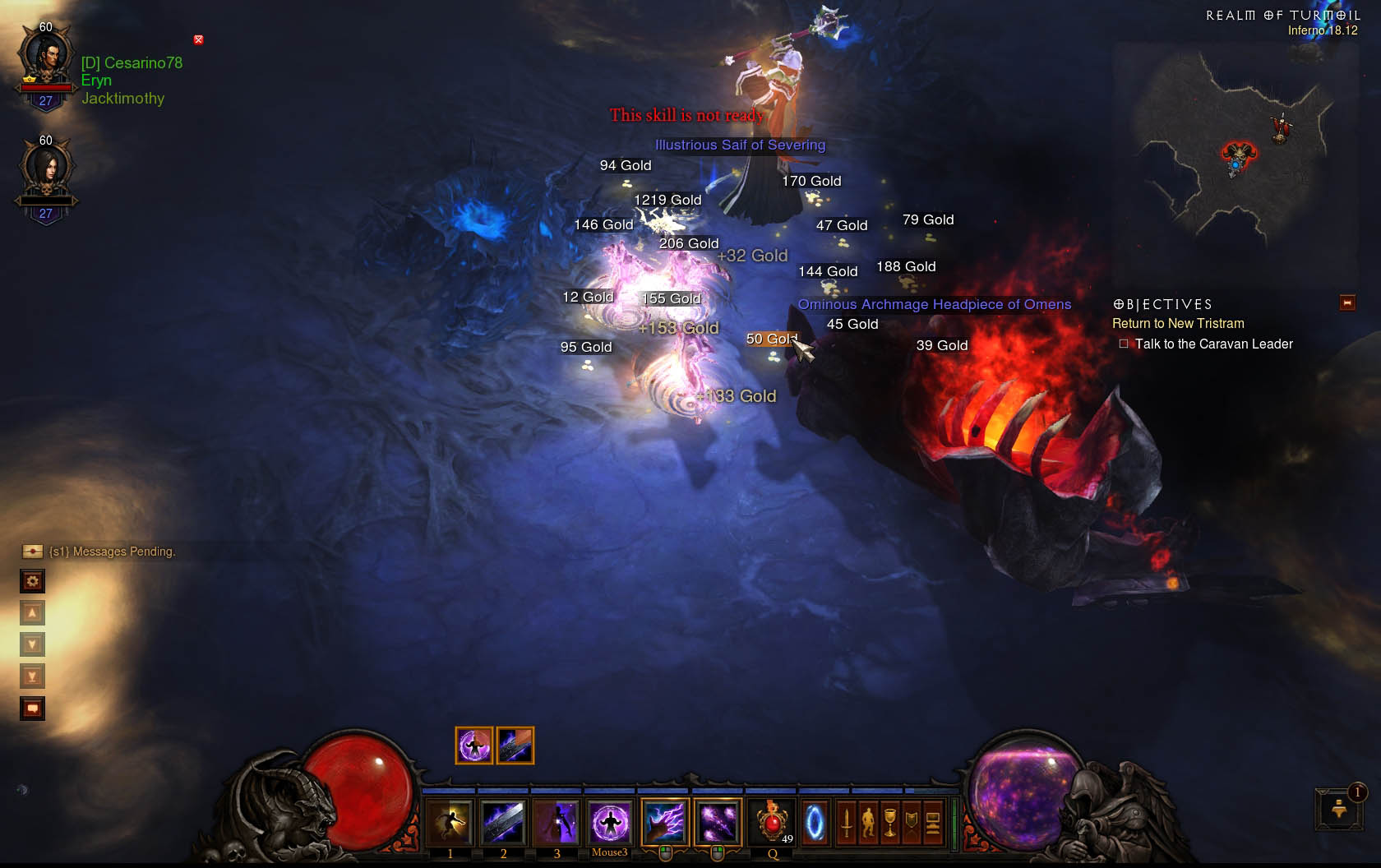Open the blue town portal
Image resolution: width=1381 pixels, height=868 pixels.
coord(815,822)
